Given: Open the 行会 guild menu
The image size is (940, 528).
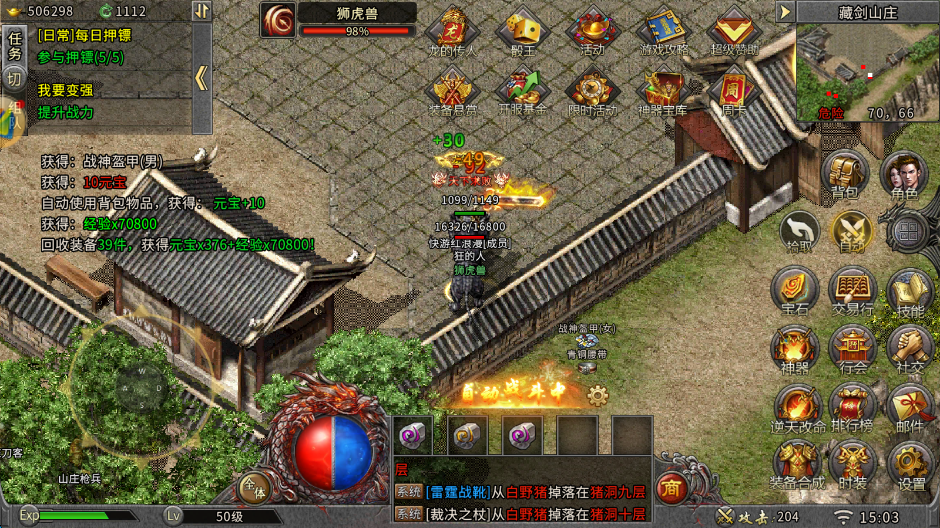Looking at the screenshot, I should 852,349.
